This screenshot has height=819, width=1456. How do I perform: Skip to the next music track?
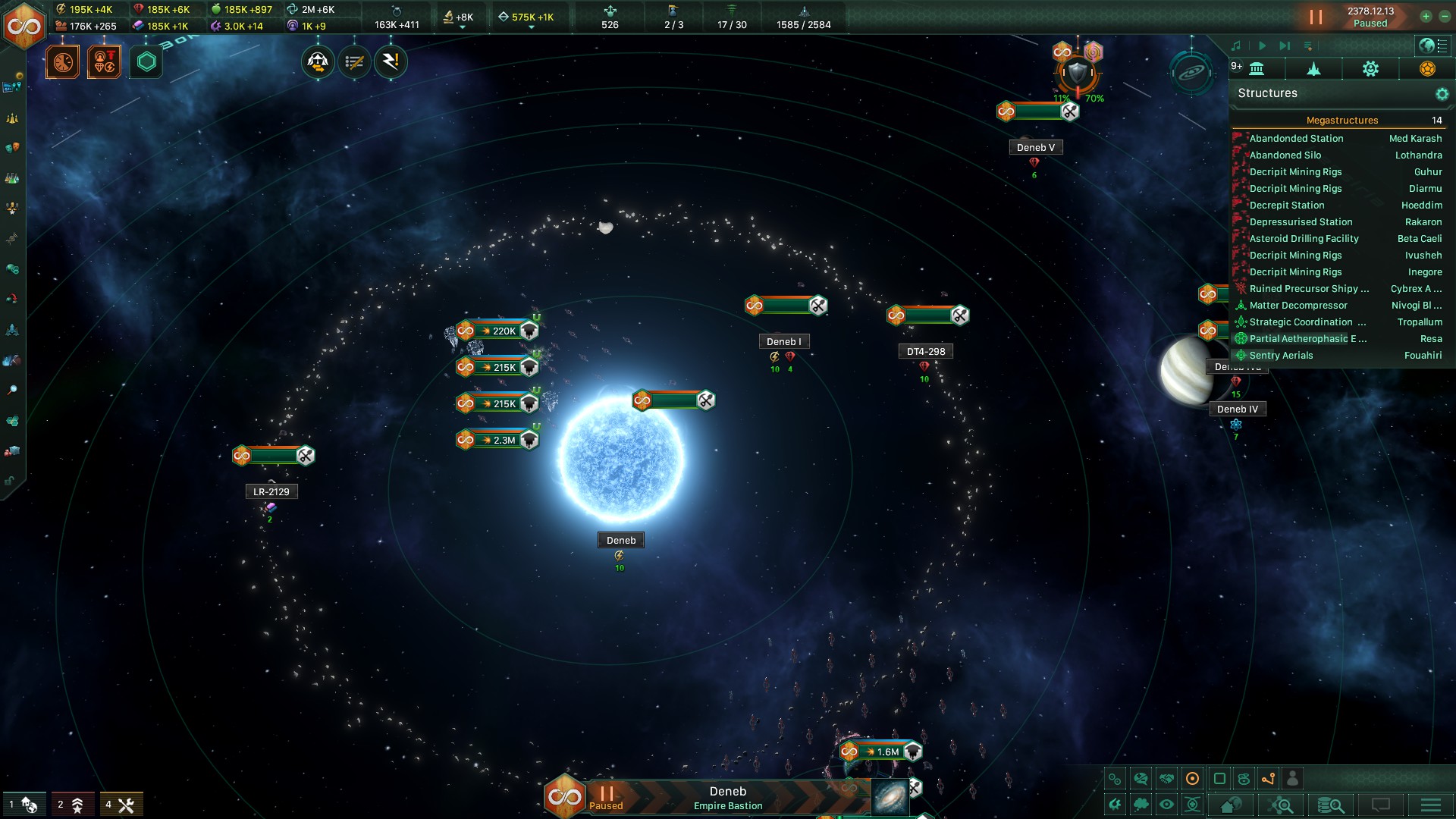[x=1285, y=46]
